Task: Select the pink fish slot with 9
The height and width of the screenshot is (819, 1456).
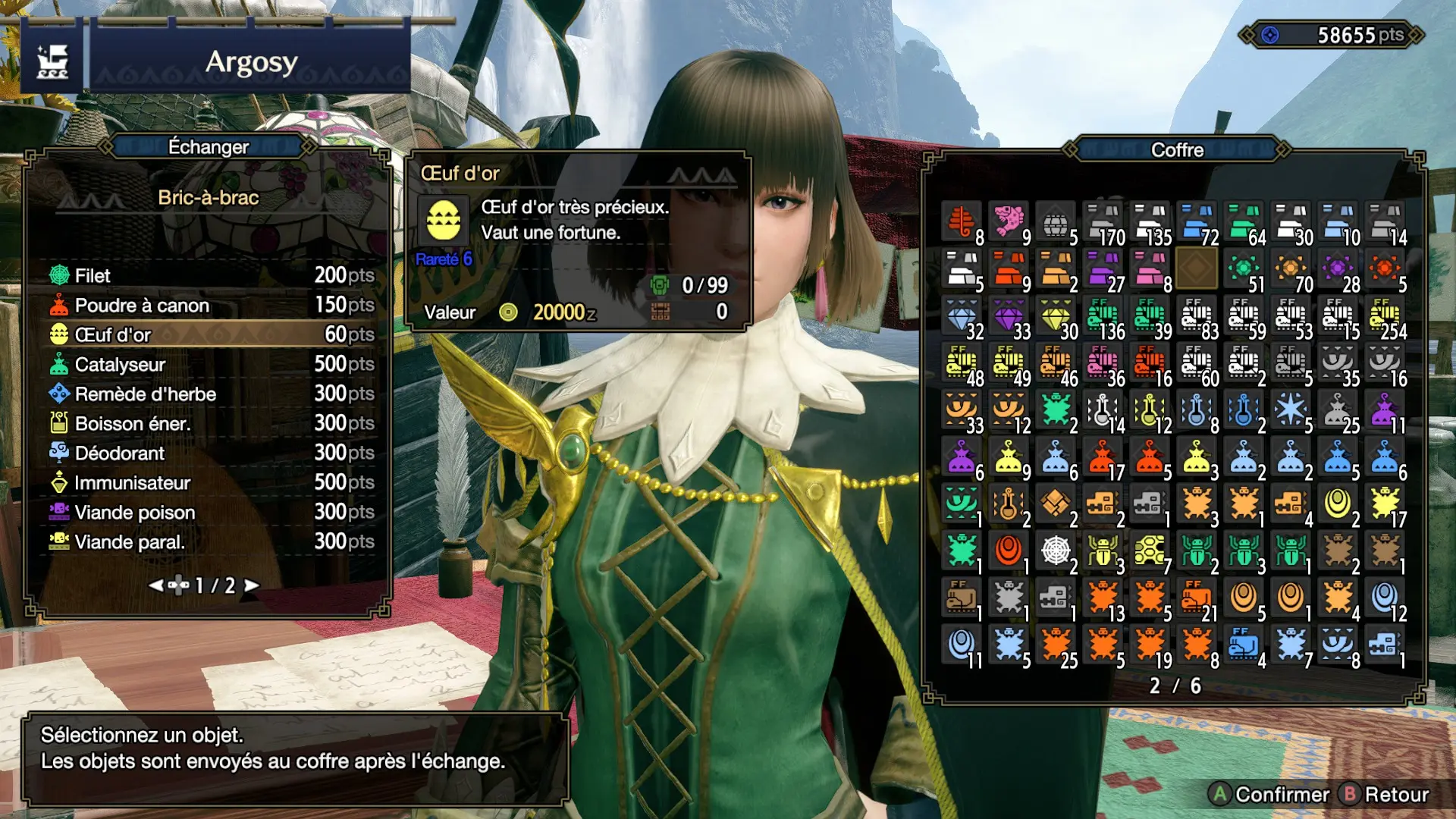Action: click(1009, 223)
